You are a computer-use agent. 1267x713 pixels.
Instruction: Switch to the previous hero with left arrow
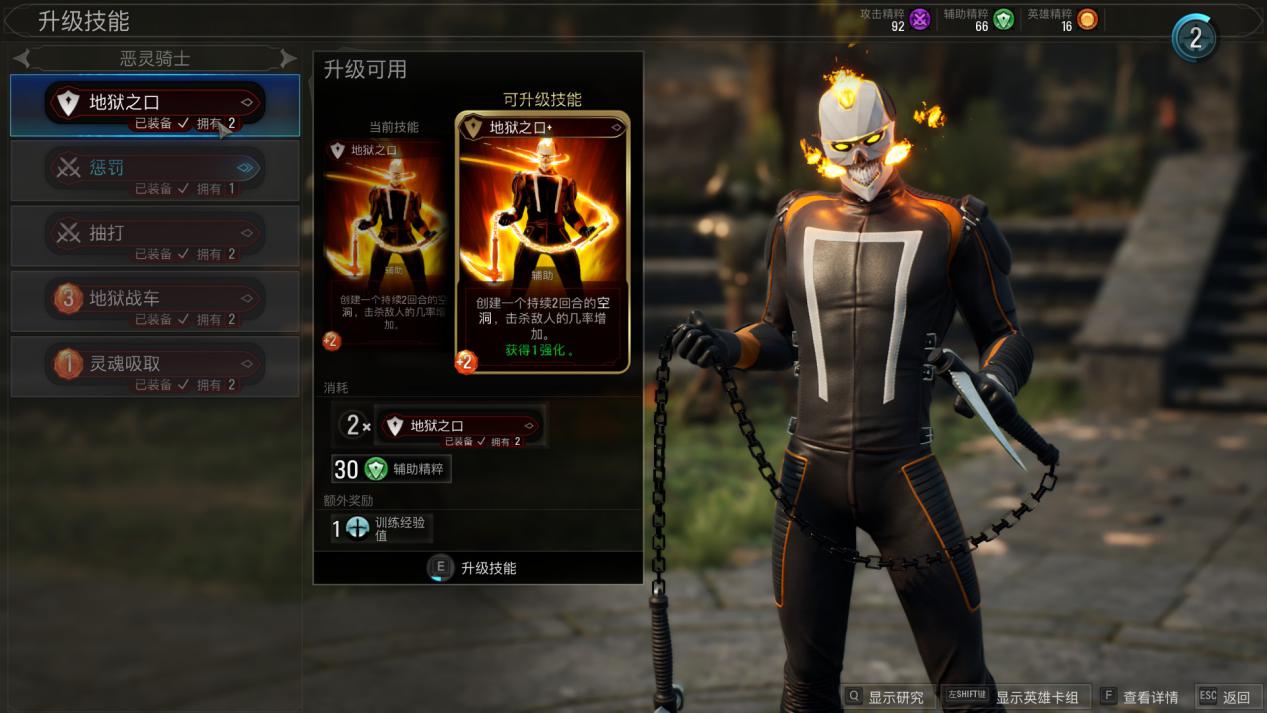(23, 59)
